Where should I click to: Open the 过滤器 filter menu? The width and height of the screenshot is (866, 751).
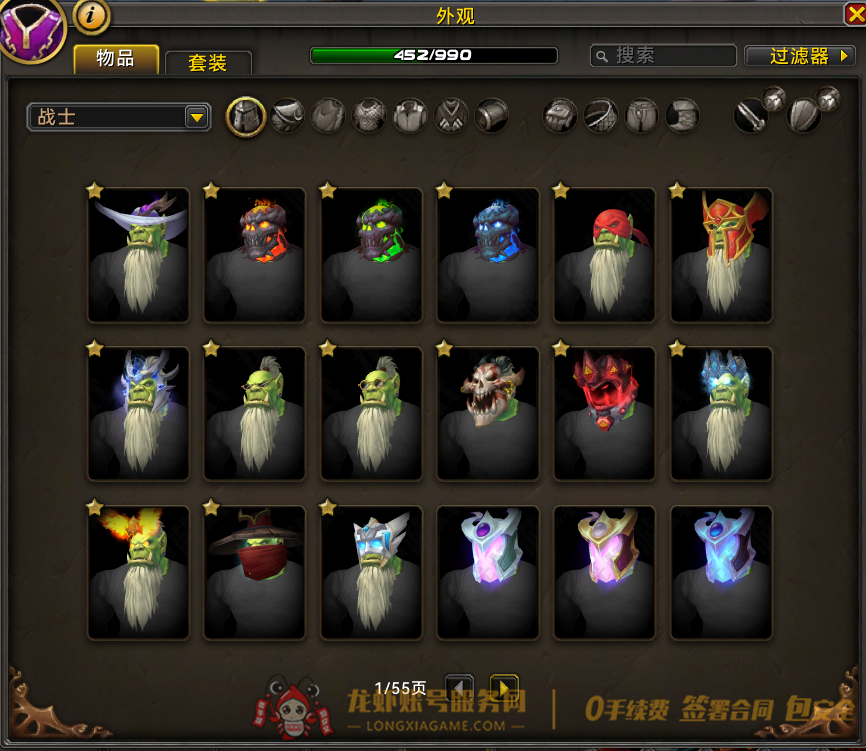click(799, 56)
